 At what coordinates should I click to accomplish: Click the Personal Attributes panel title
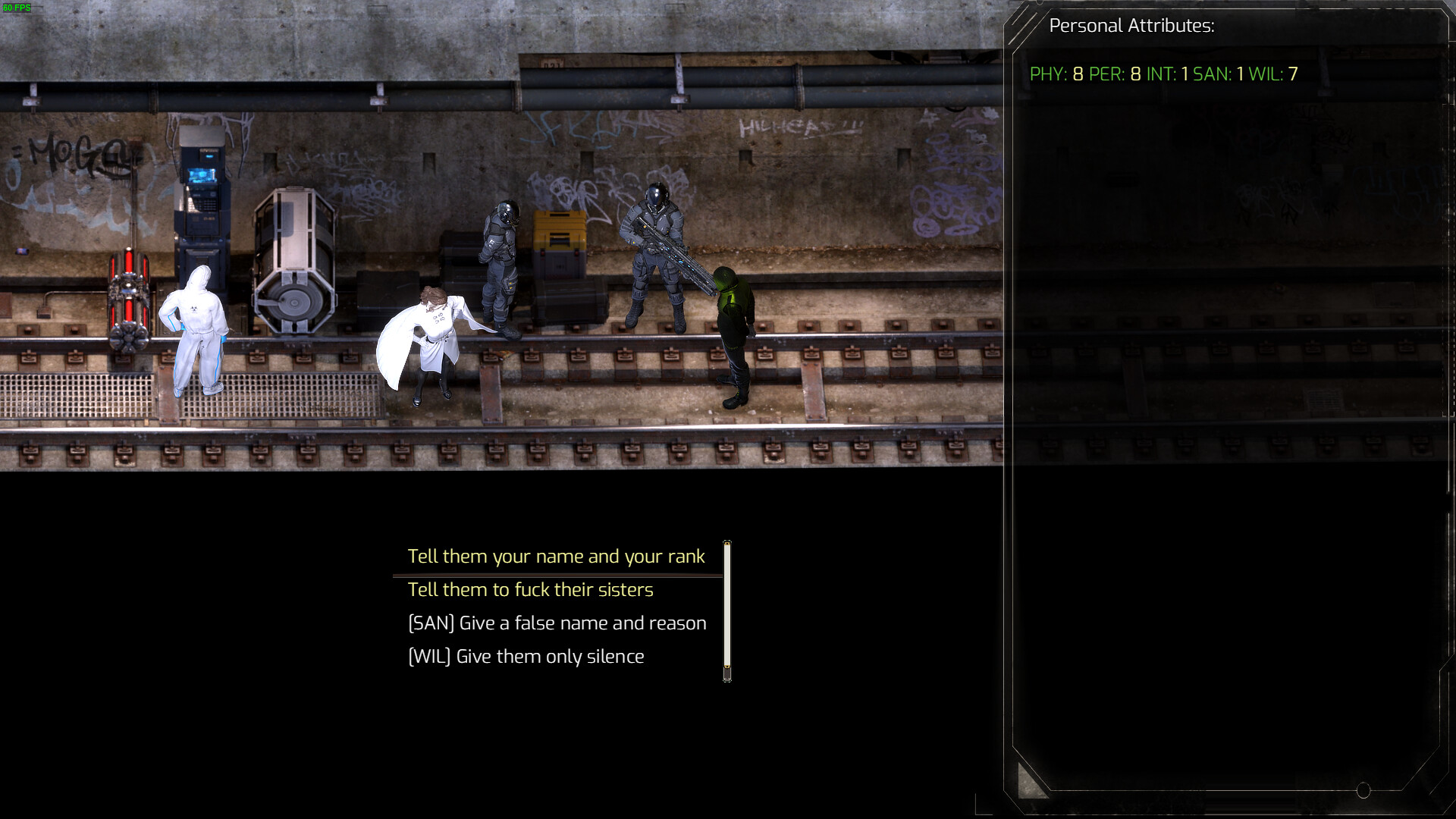tap(1132, 25)
